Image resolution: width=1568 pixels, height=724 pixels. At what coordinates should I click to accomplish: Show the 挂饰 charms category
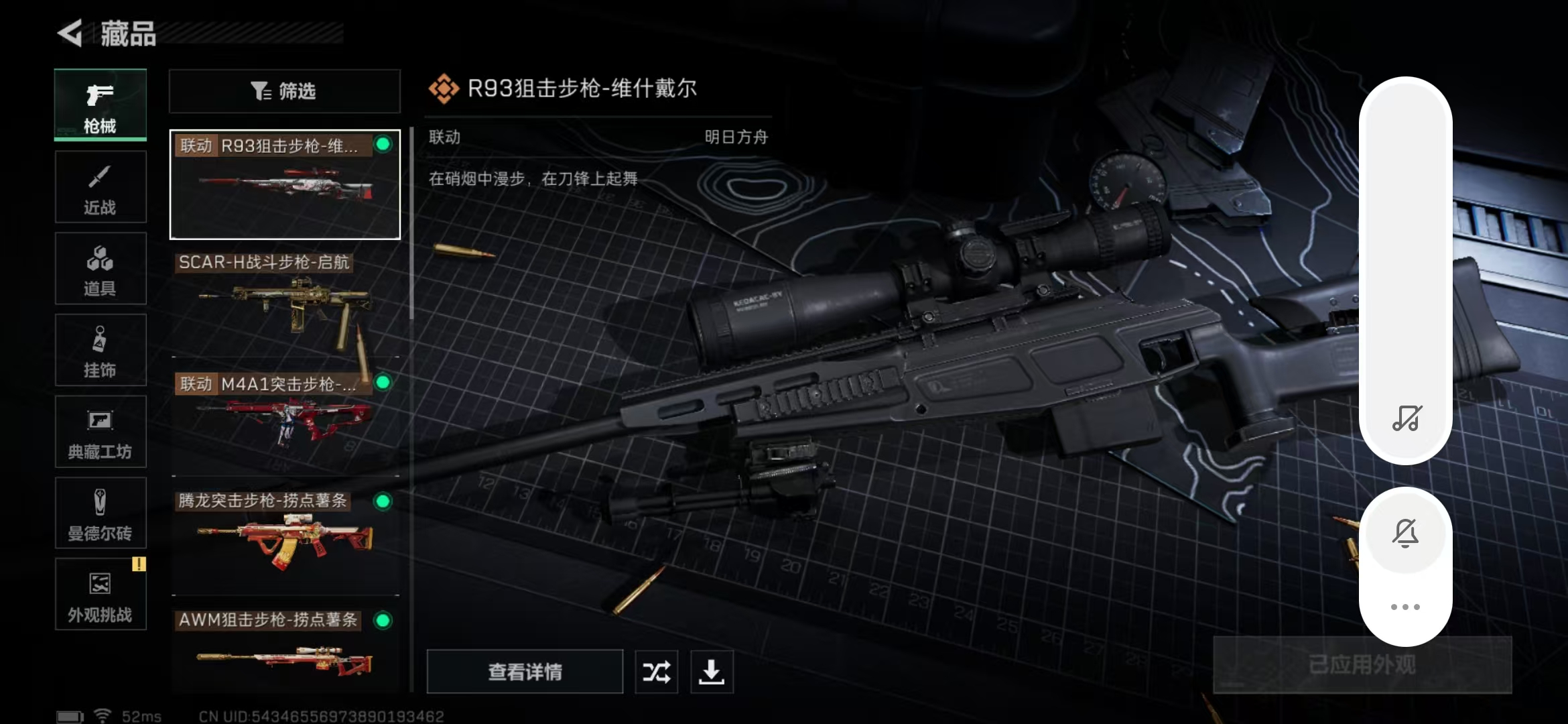101,351
